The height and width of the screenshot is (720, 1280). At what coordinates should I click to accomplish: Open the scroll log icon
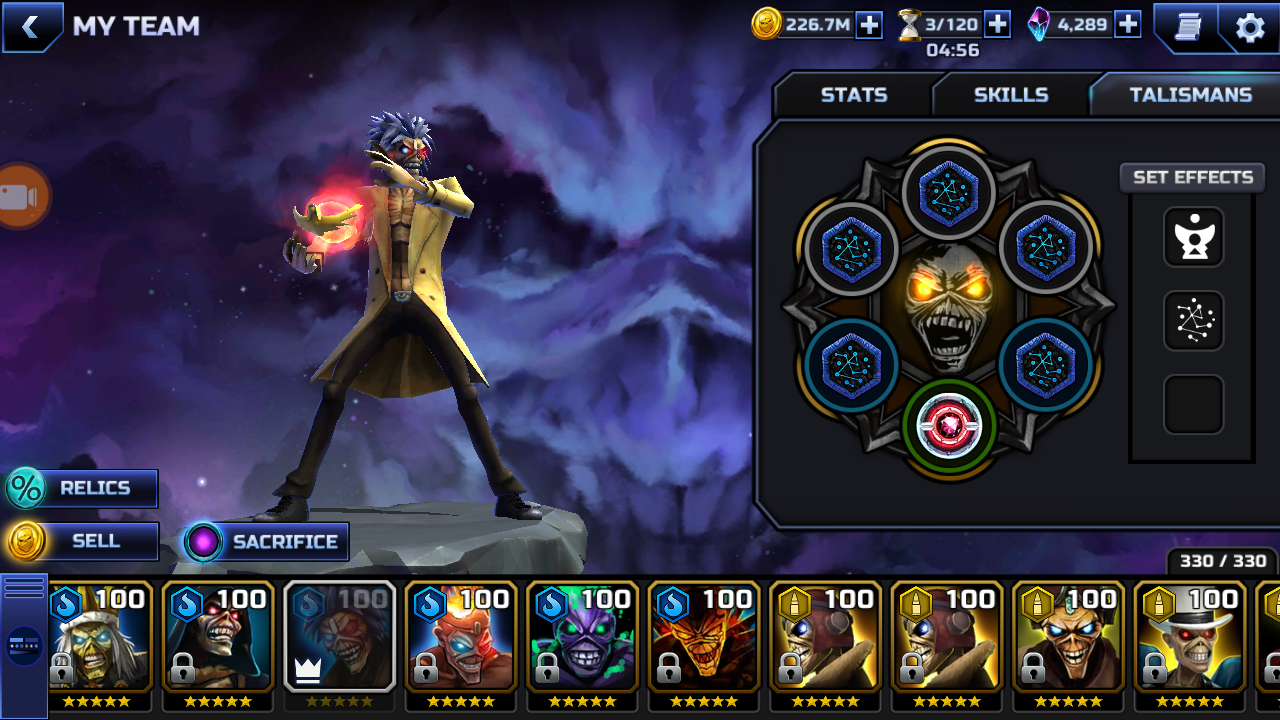(x=1187, y=27)
